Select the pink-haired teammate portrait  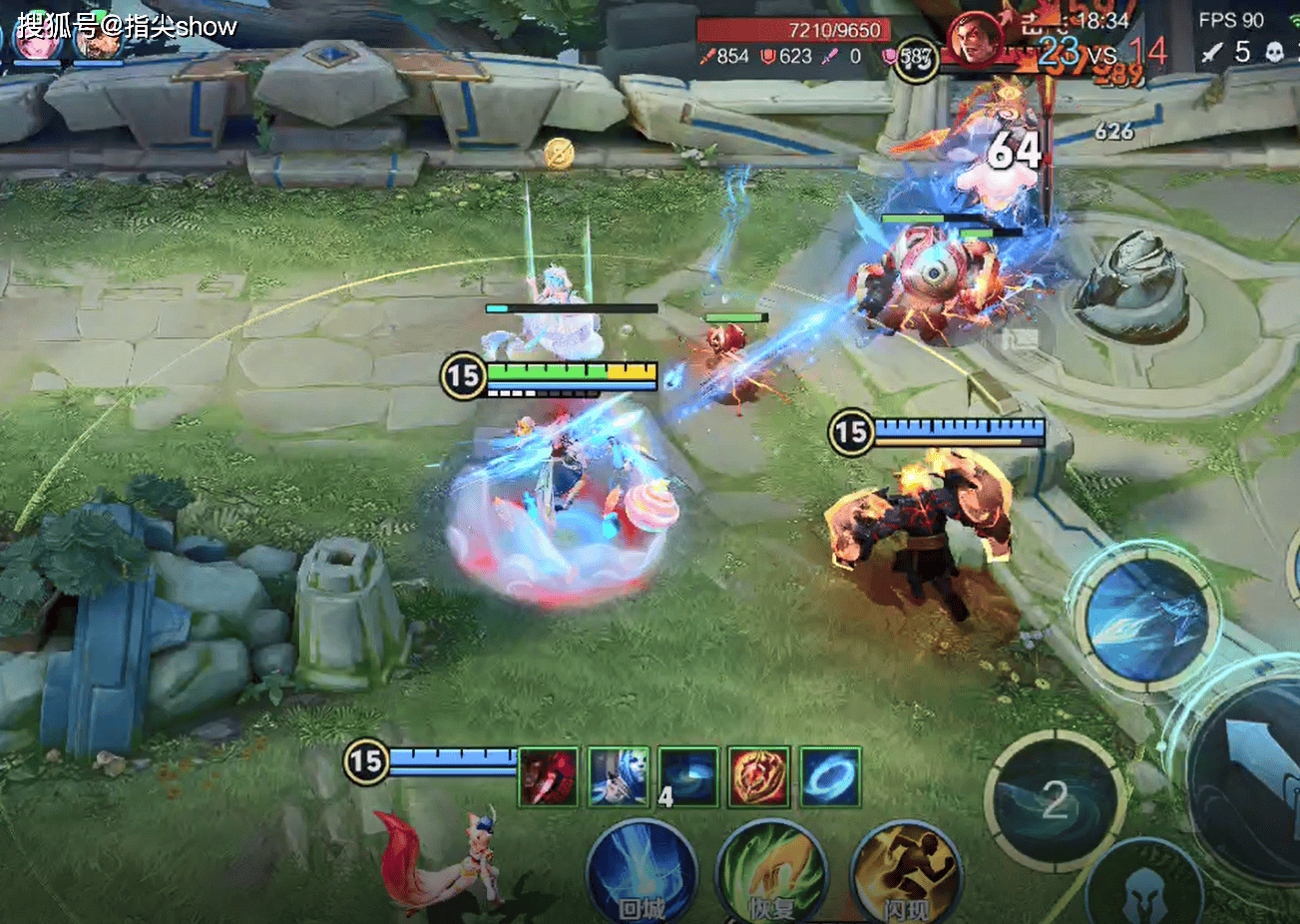(37, 40)
